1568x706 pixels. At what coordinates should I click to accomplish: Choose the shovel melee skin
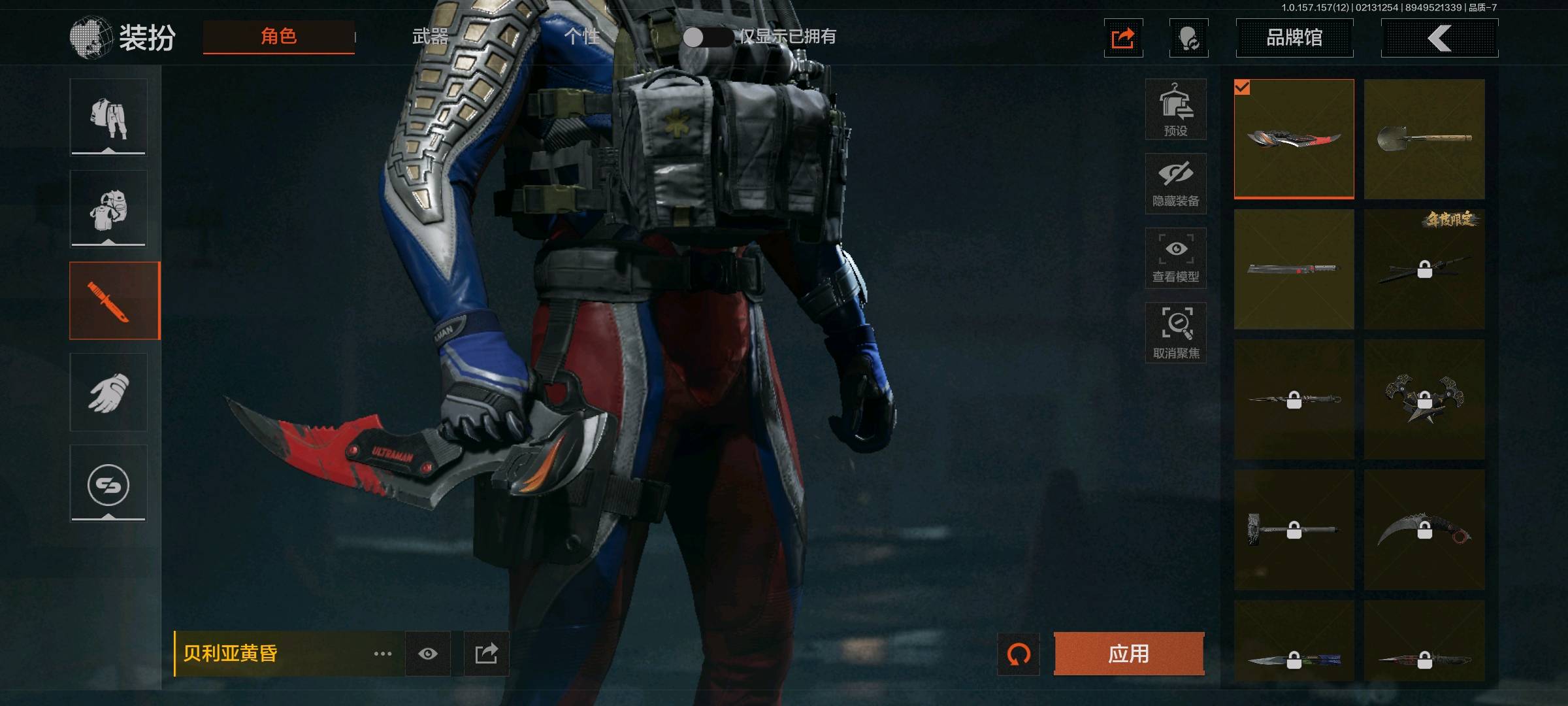1424,139
